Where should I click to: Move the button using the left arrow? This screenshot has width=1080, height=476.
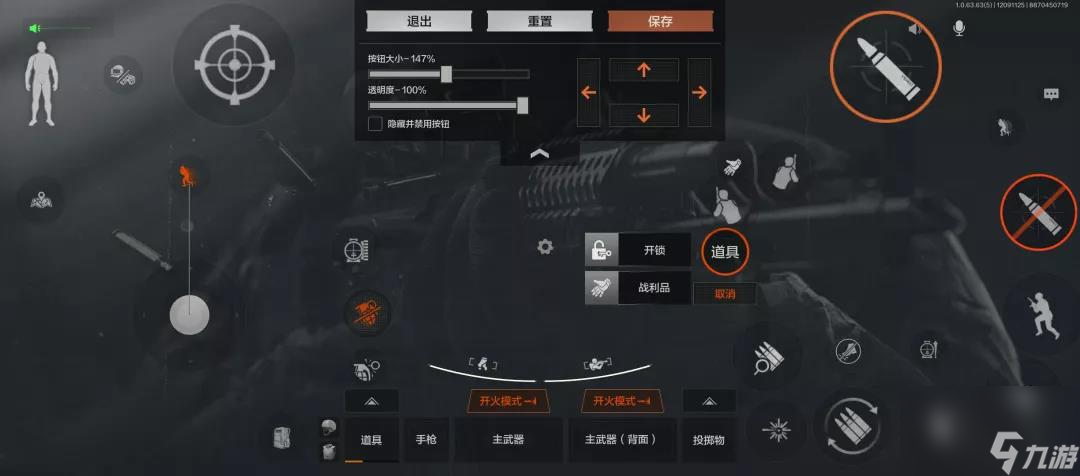pyautogui.click(x=589, y=92)
